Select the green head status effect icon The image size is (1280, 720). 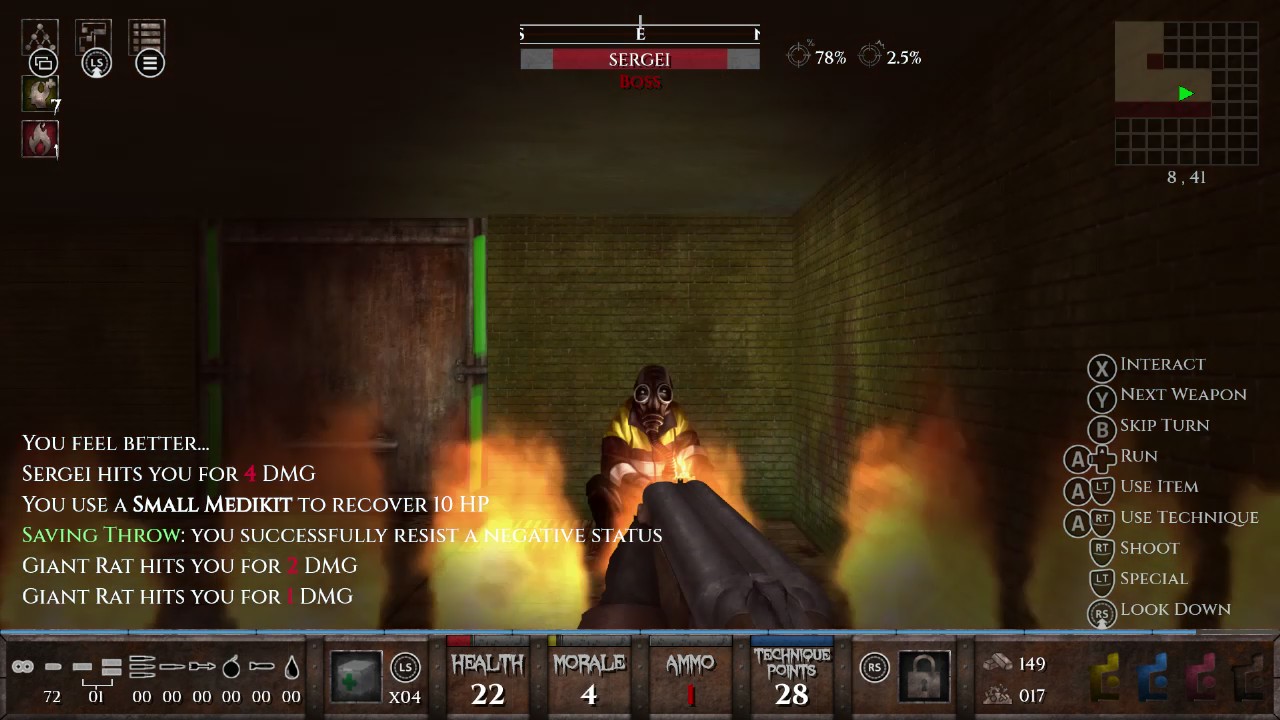[x=40, y=94]
